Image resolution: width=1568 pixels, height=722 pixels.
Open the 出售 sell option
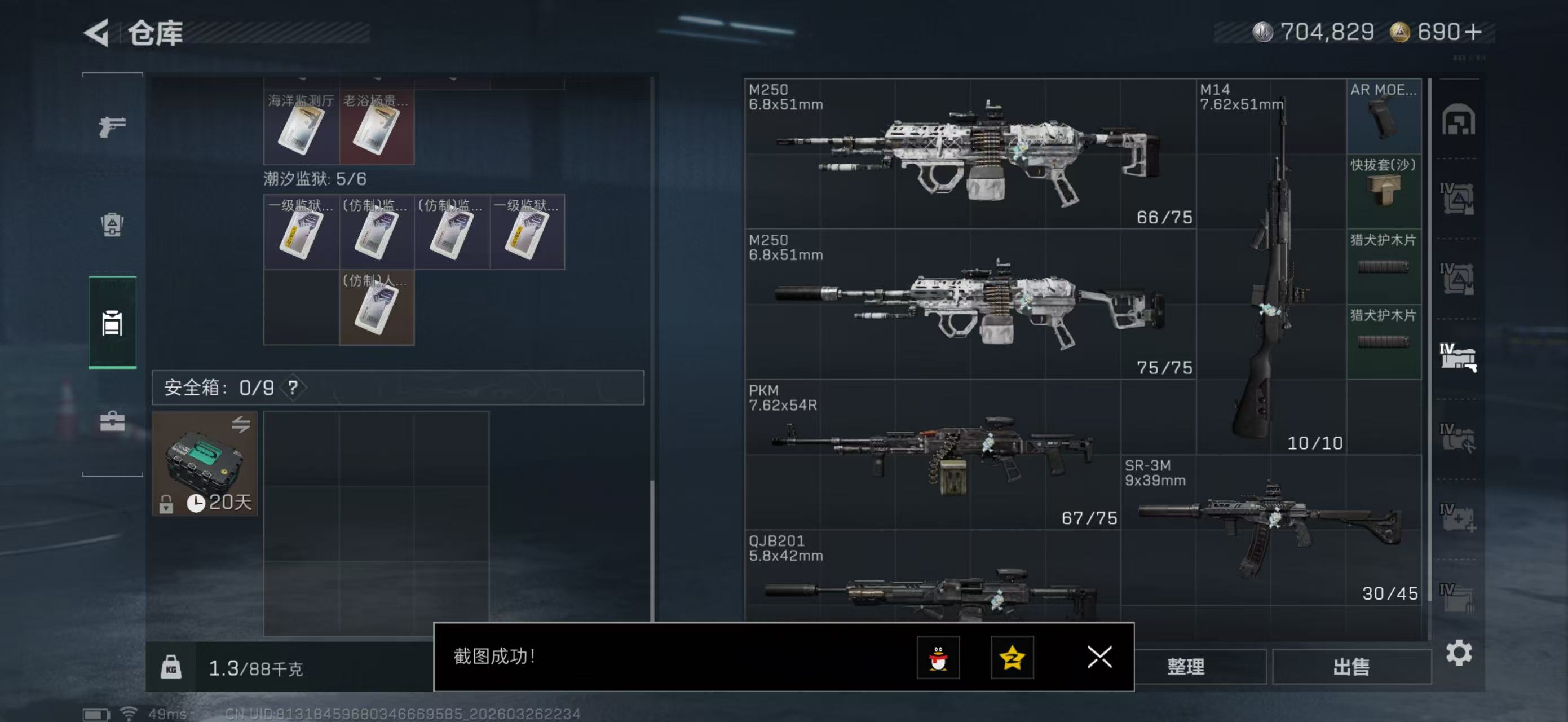(1351, 667)
